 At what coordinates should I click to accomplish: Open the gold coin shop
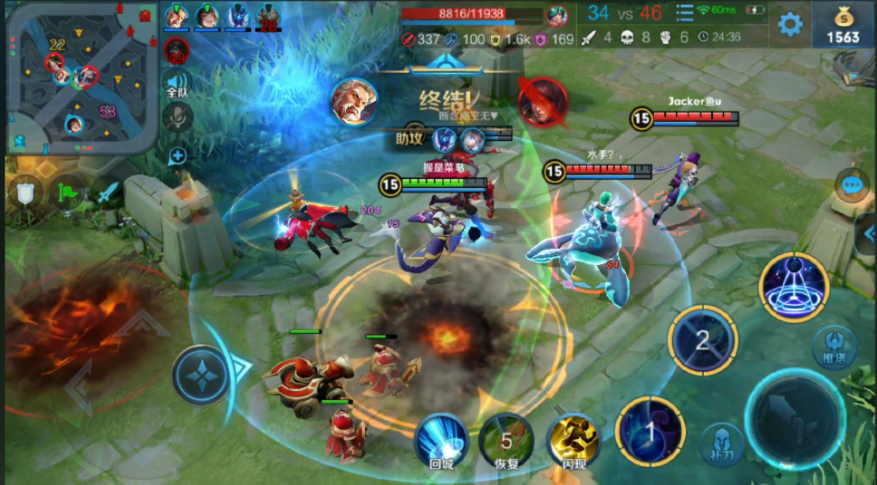coord(843,25)
